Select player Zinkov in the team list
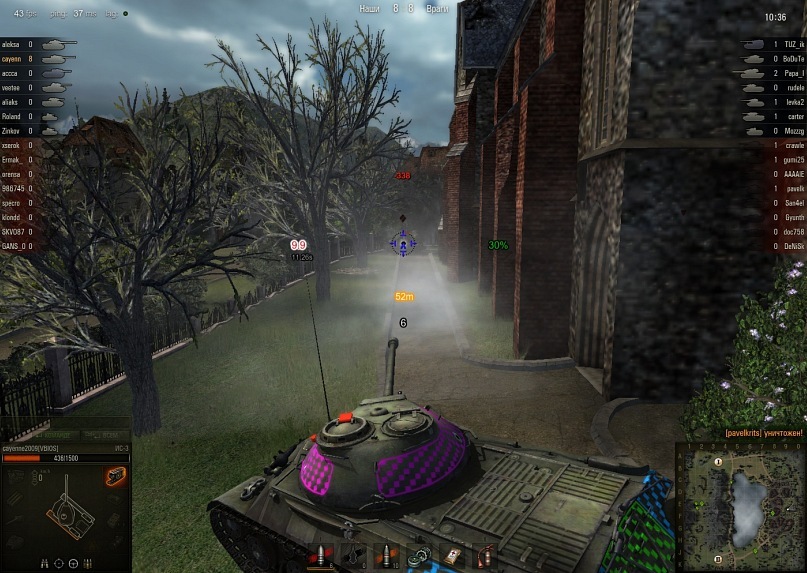 click(x=12, y=131)
